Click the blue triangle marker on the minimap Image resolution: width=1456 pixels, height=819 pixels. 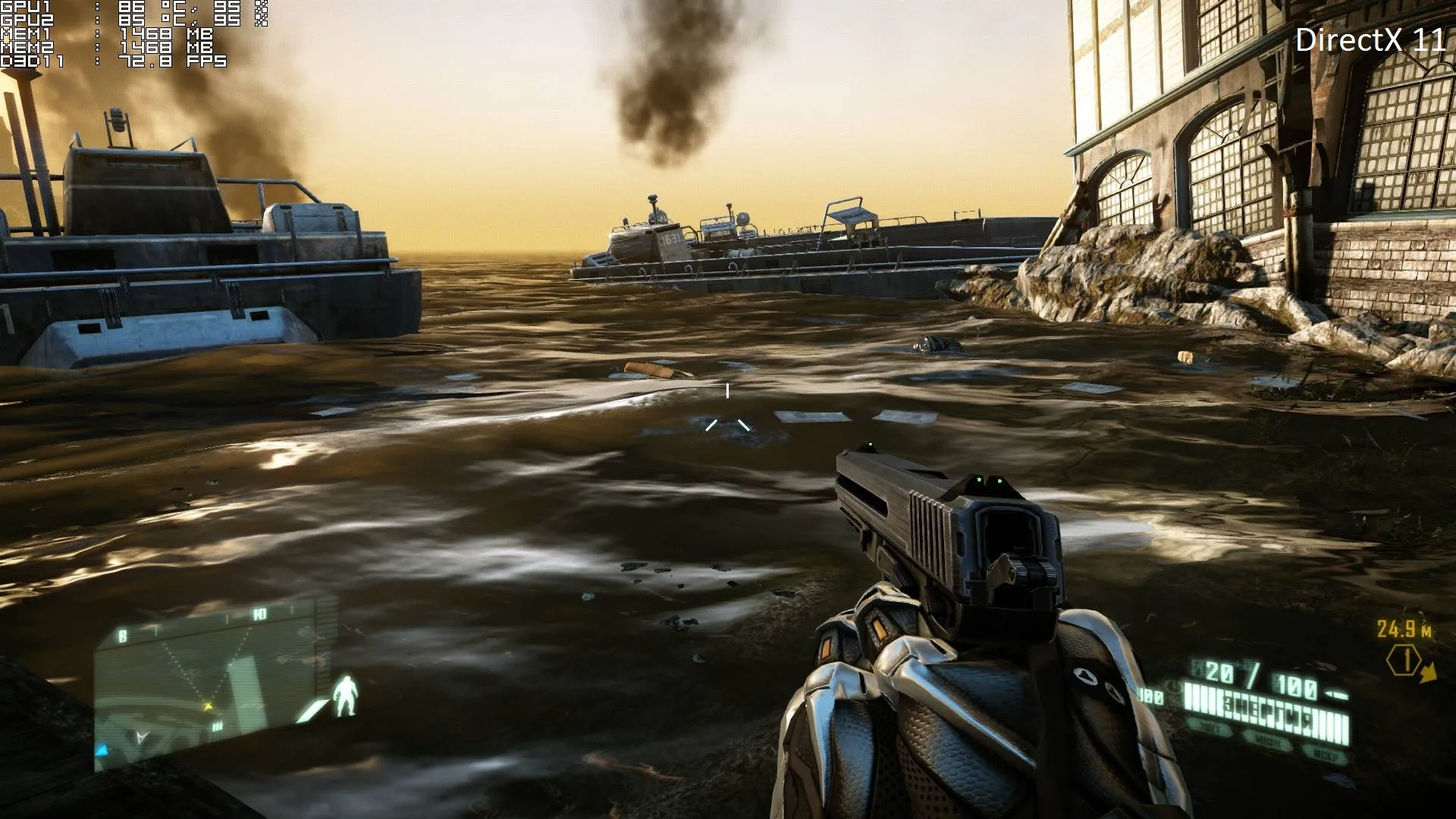pos(102,749)
